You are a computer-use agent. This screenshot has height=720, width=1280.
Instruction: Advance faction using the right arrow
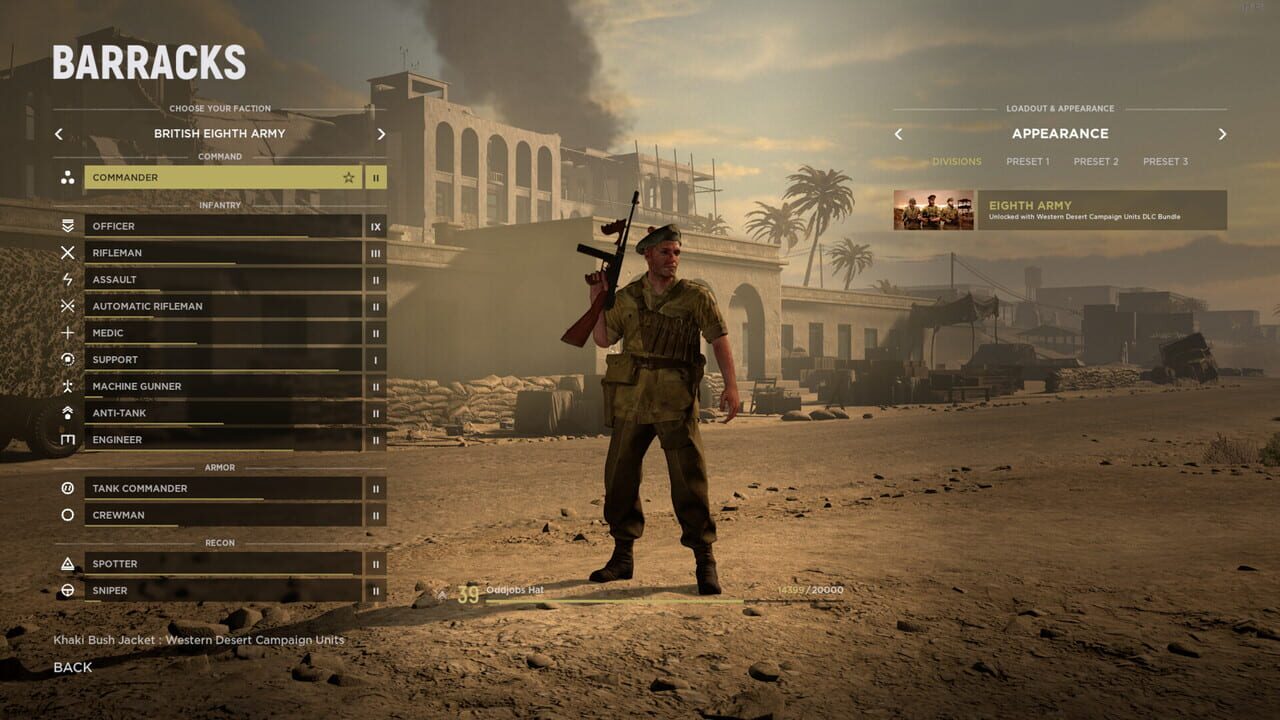pos(380,133)
